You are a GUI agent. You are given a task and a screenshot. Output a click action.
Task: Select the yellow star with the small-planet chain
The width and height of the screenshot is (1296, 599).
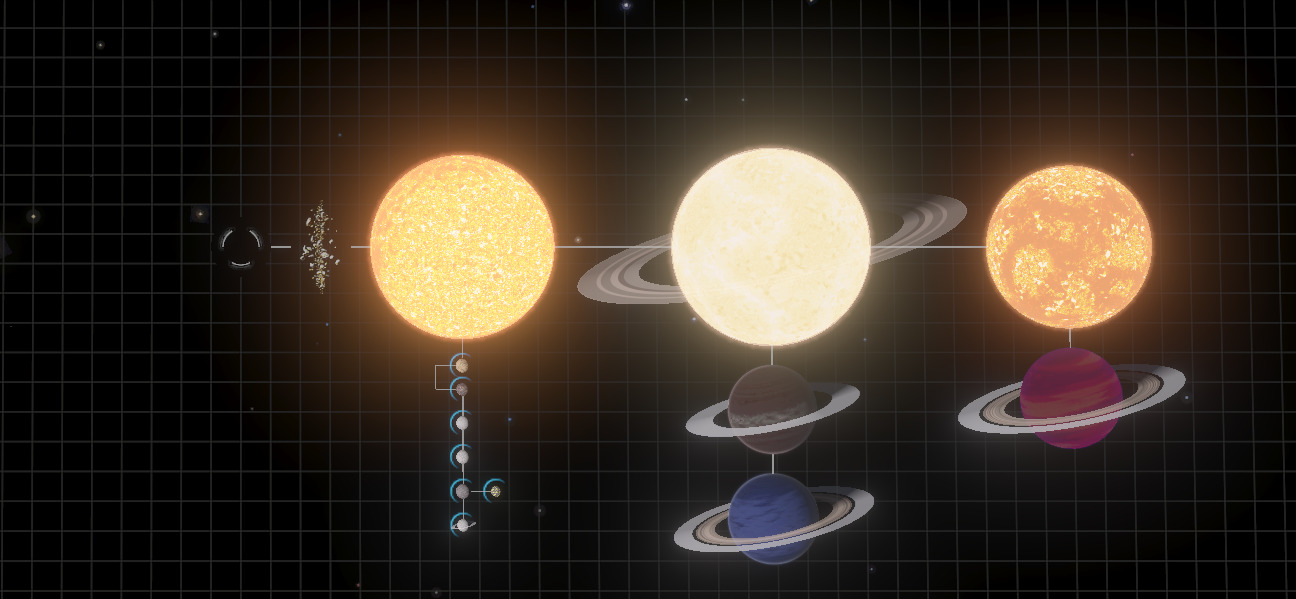(x=462, y=246)
